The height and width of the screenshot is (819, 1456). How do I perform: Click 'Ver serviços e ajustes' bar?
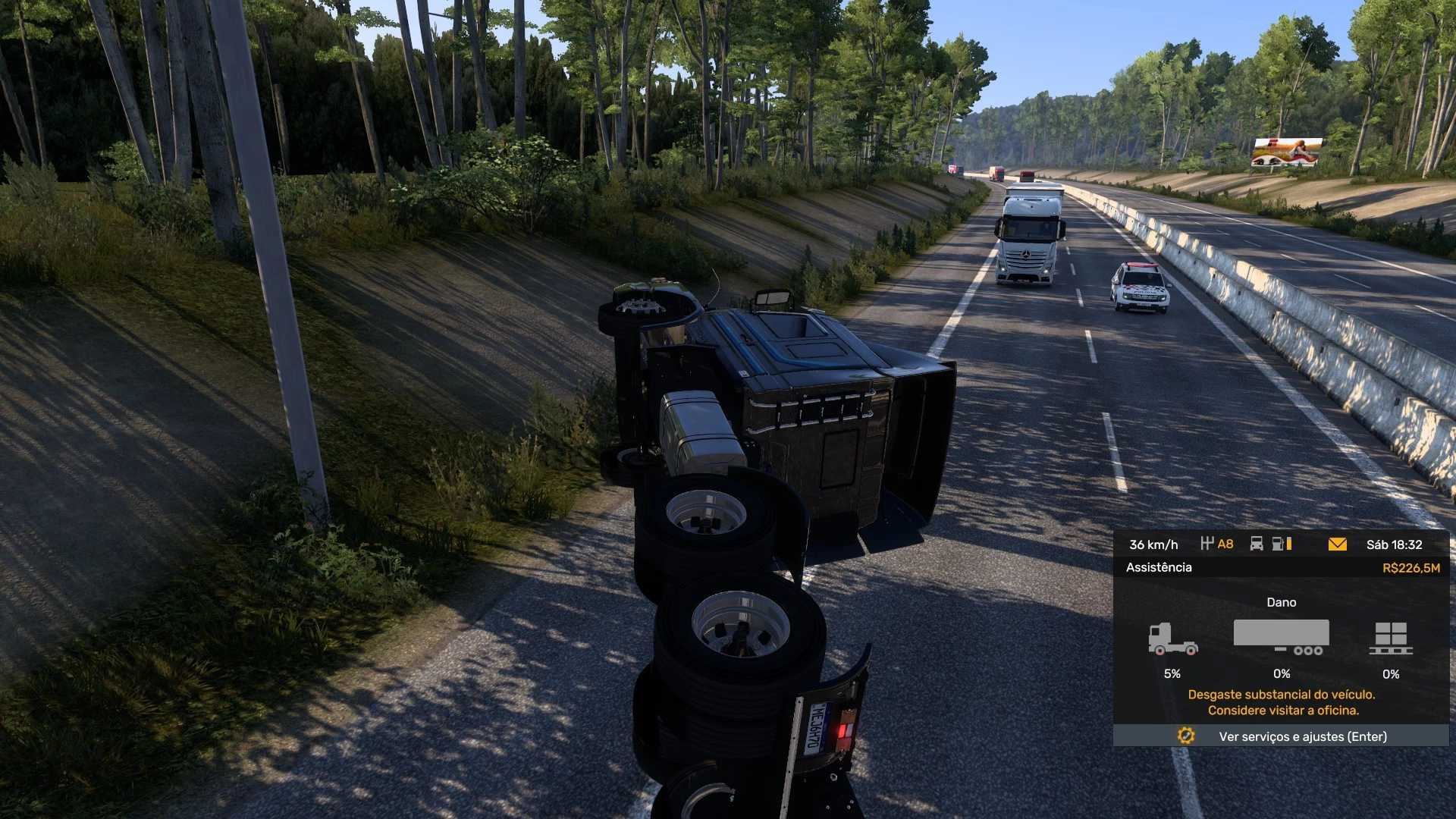1281,736
